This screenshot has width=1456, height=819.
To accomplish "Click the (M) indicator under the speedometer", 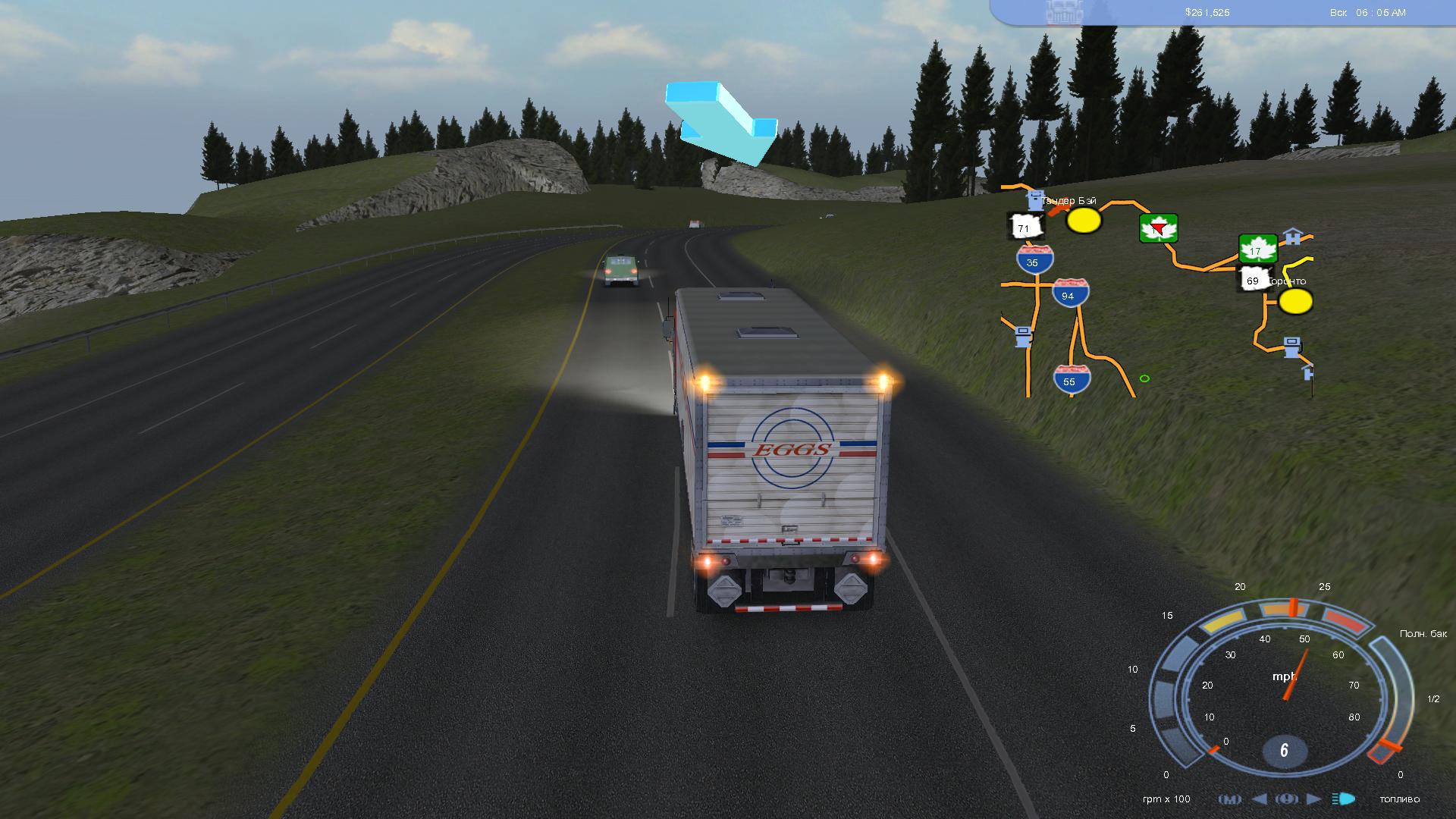I will tap(1229, 799).
